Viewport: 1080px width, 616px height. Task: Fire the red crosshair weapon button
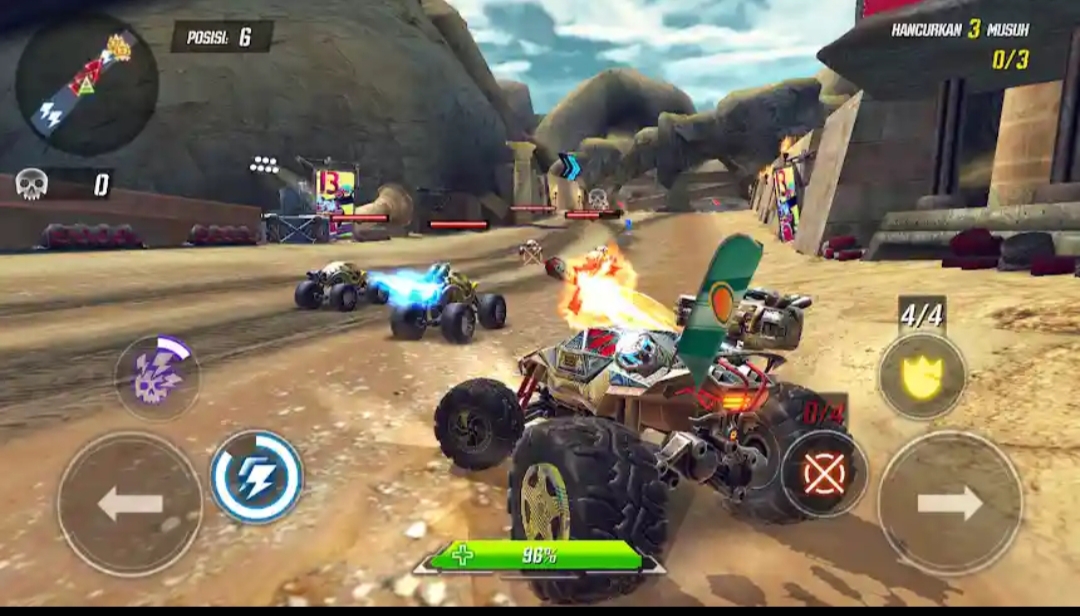coord(824,474)
